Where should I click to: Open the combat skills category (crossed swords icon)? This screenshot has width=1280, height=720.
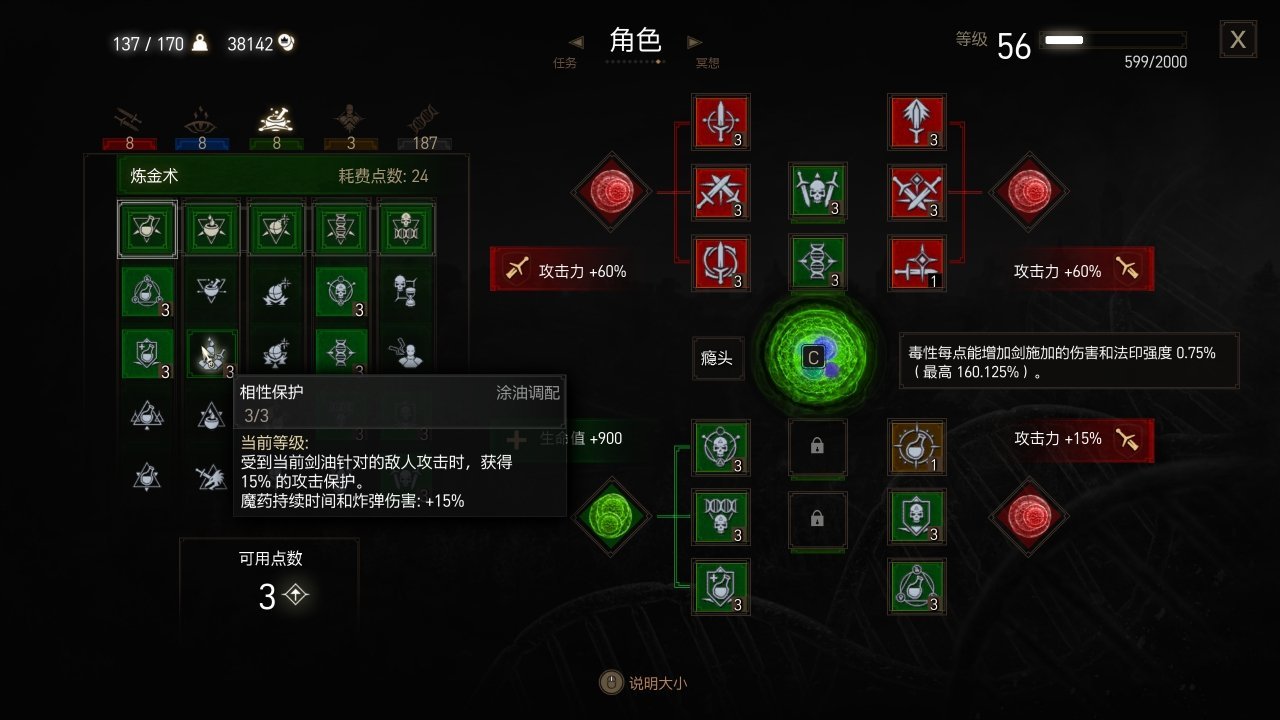coord(128,117)
